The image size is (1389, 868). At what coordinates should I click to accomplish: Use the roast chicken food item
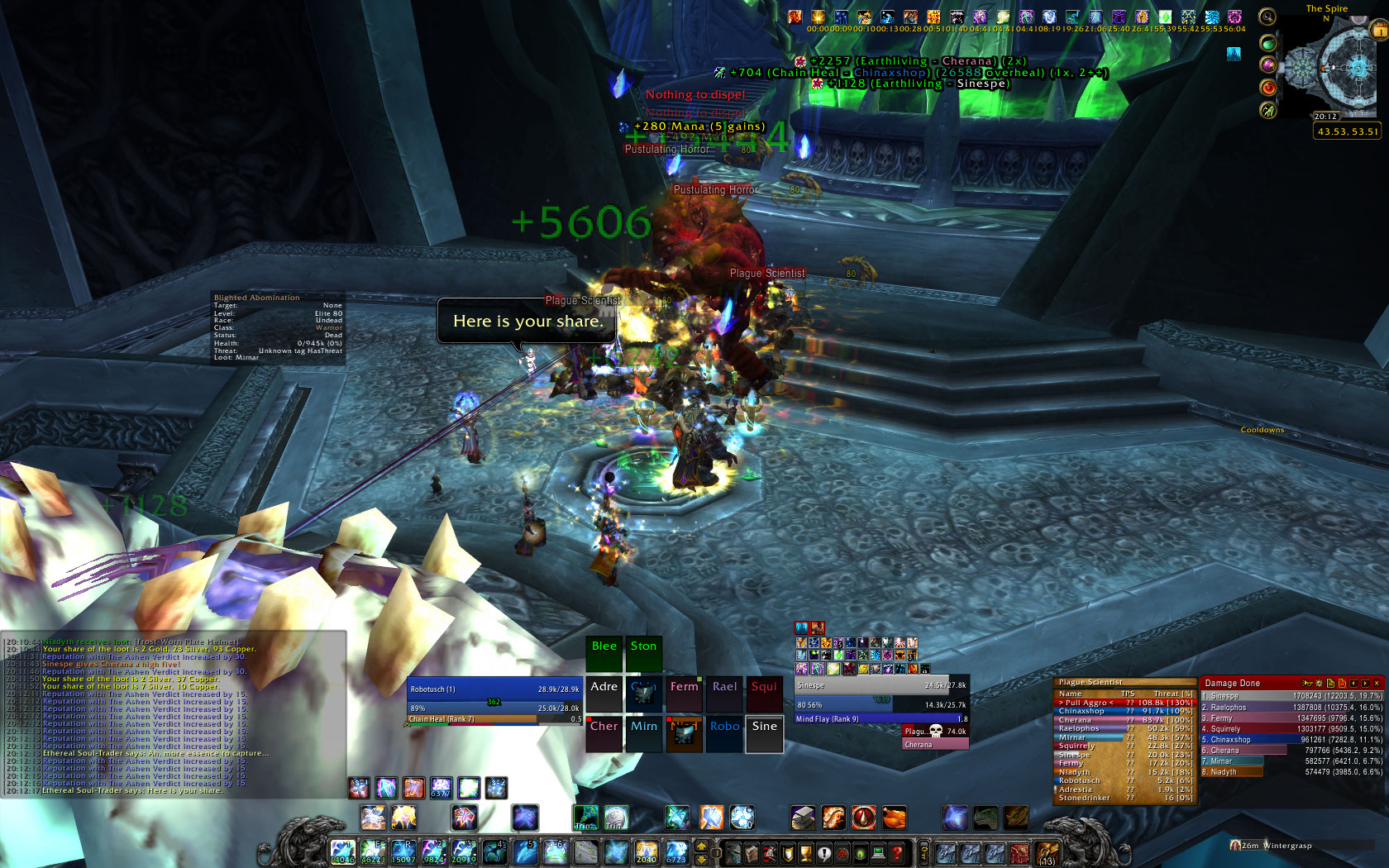[894, 818]
